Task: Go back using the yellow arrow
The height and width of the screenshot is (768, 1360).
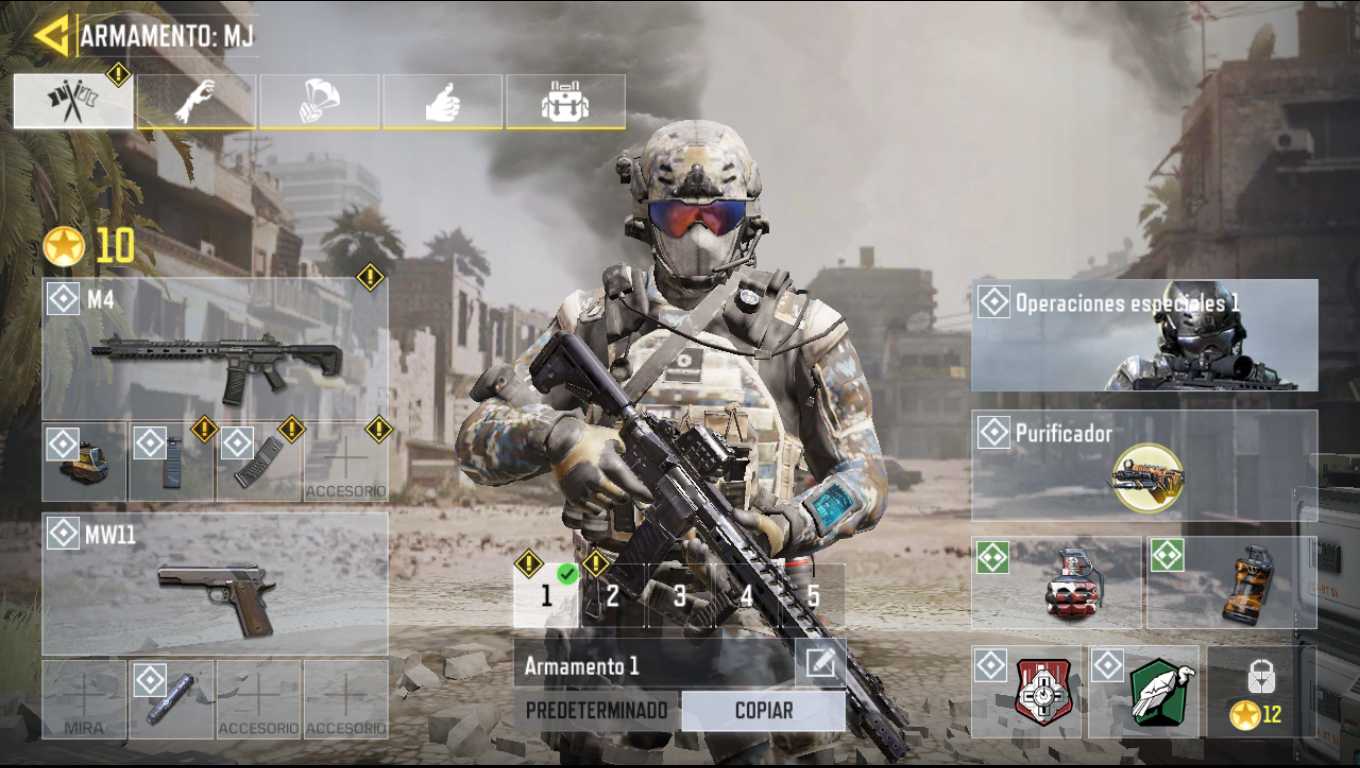Action: [x=50, y=36]
